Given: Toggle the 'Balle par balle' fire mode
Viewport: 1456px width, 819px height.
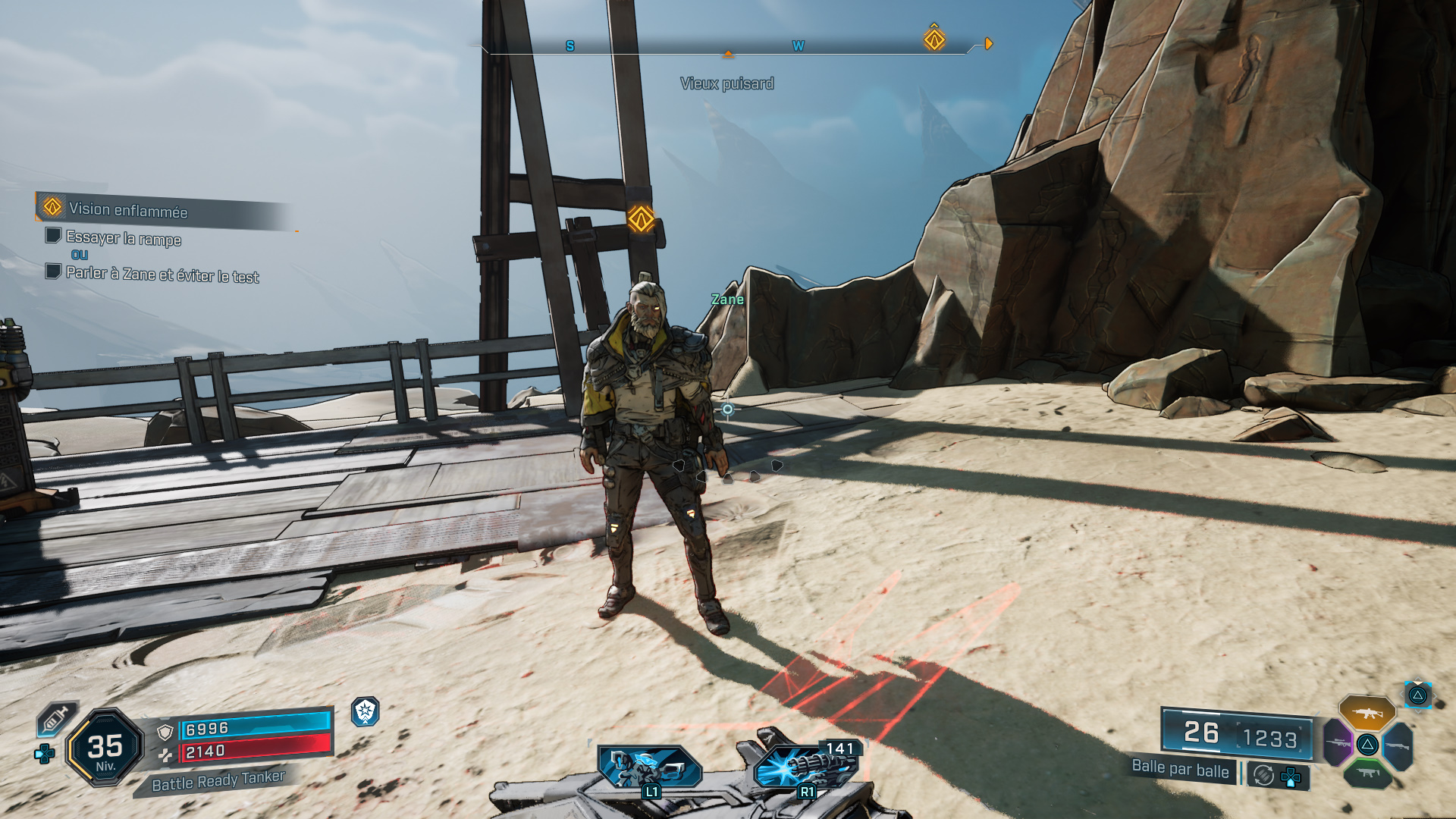Looking at the screenshot, I should [1180, 769].
